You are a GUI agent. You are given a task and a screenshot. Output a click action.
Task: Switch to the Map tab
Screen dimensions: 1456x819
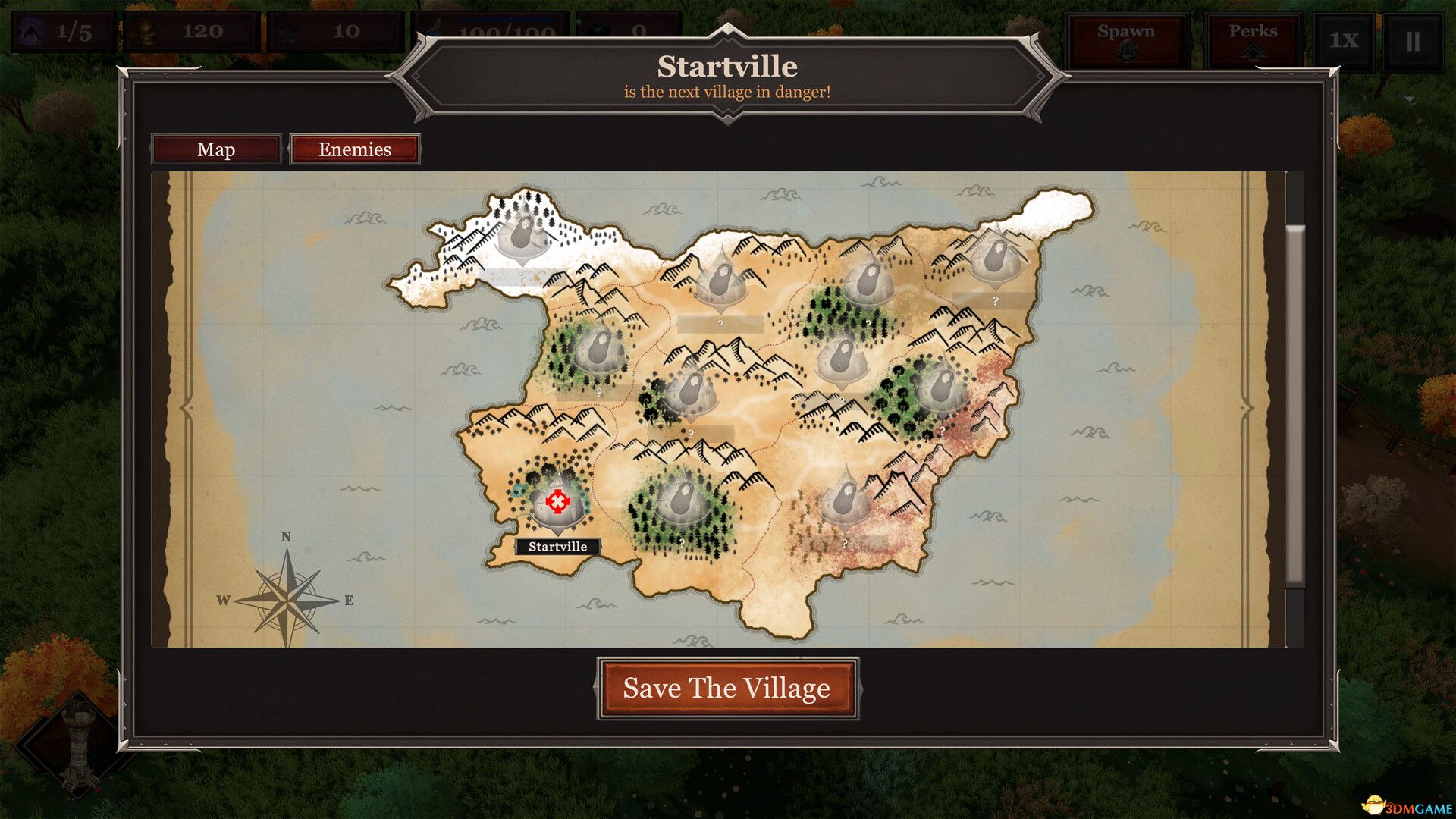tap(215, 149)
